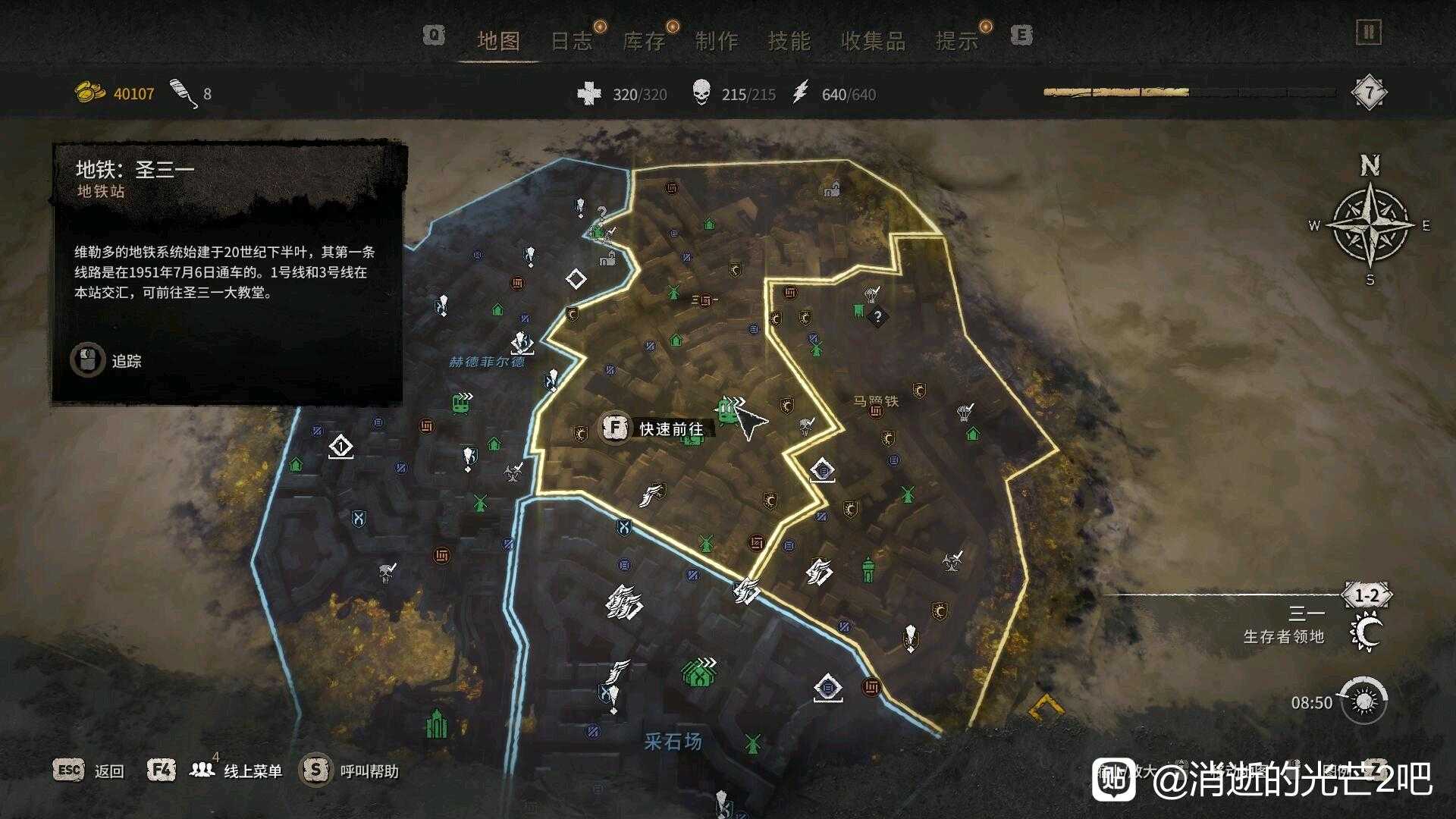Click the windmill icon near 采石场
The image size is (1456, 819).
coord(753,745)
